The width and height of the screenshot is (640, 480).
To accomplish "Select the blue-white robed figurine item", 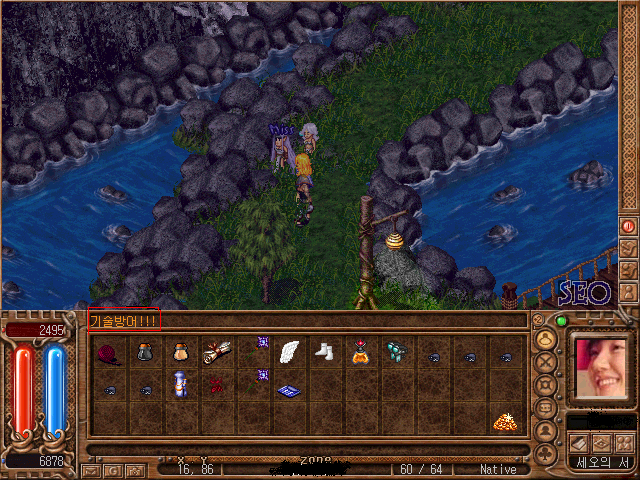I will pyautogui.click(x=180, y=384).
